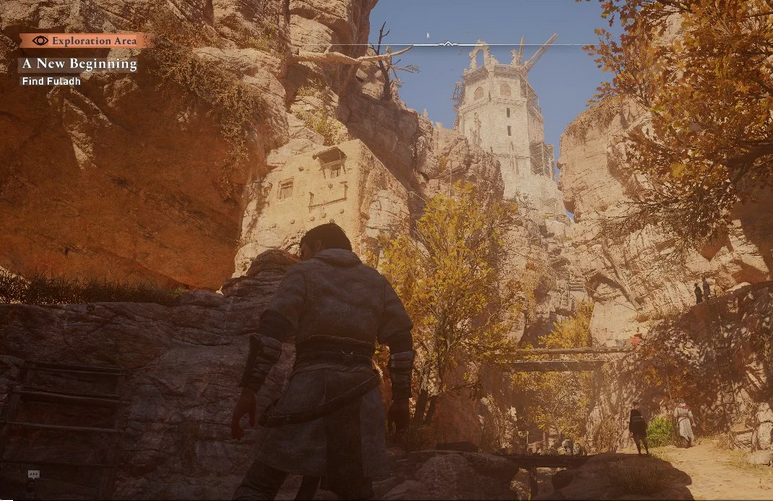Image resolution: width=773 pixels, height=501 pixels.
Task: Open the chat bubble icon
Action: tap(33, 474)
